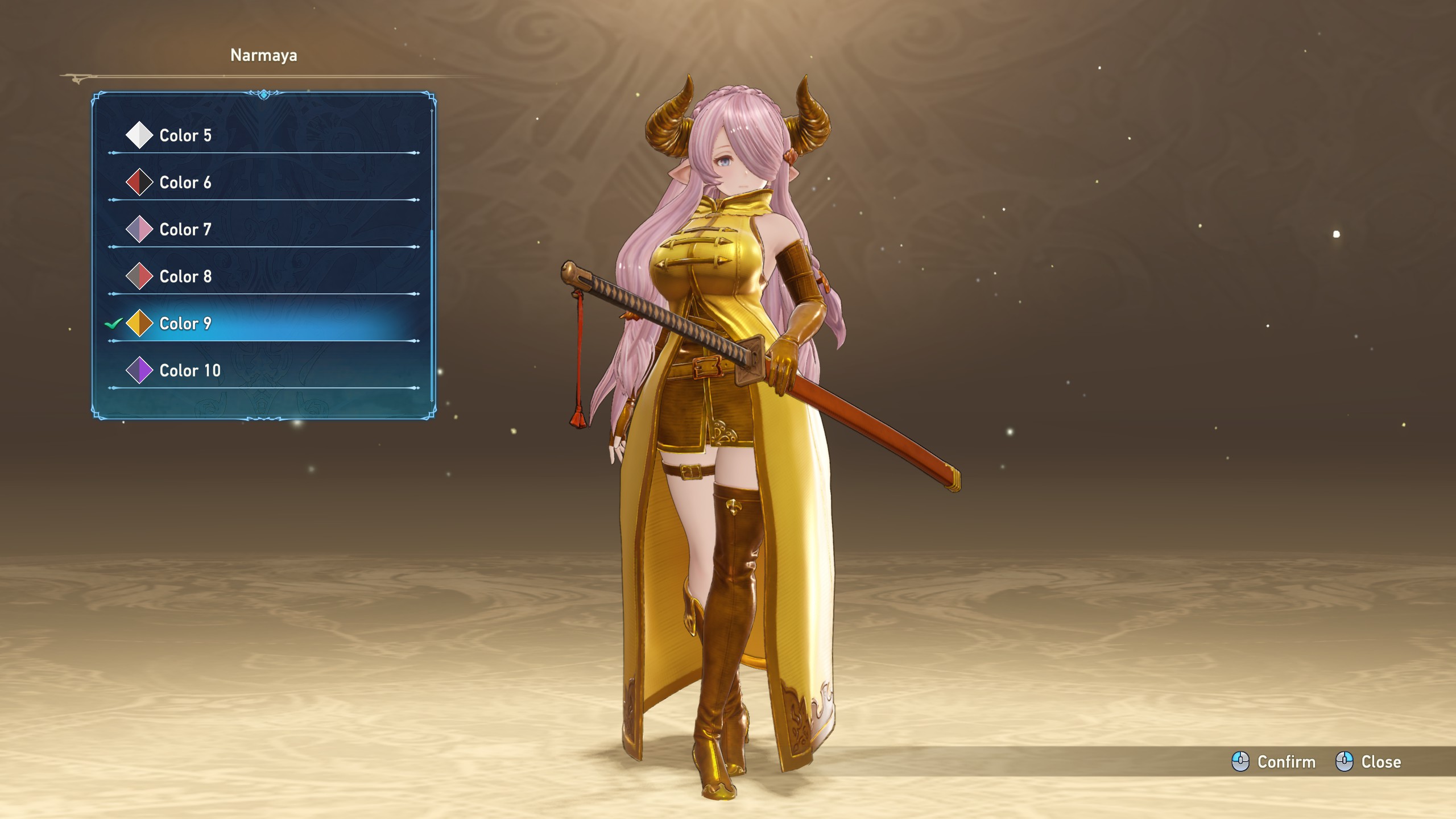Select Color 8 from the list
The width and height of the screenshot is (1456, 819).
point(185,277)
